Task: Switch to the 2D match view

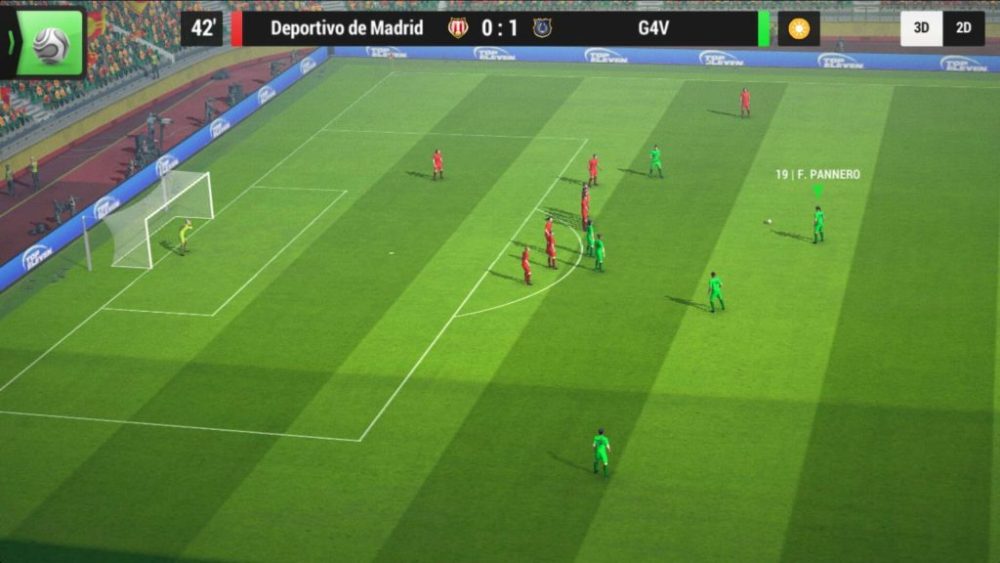Action: tap(964, 29)
